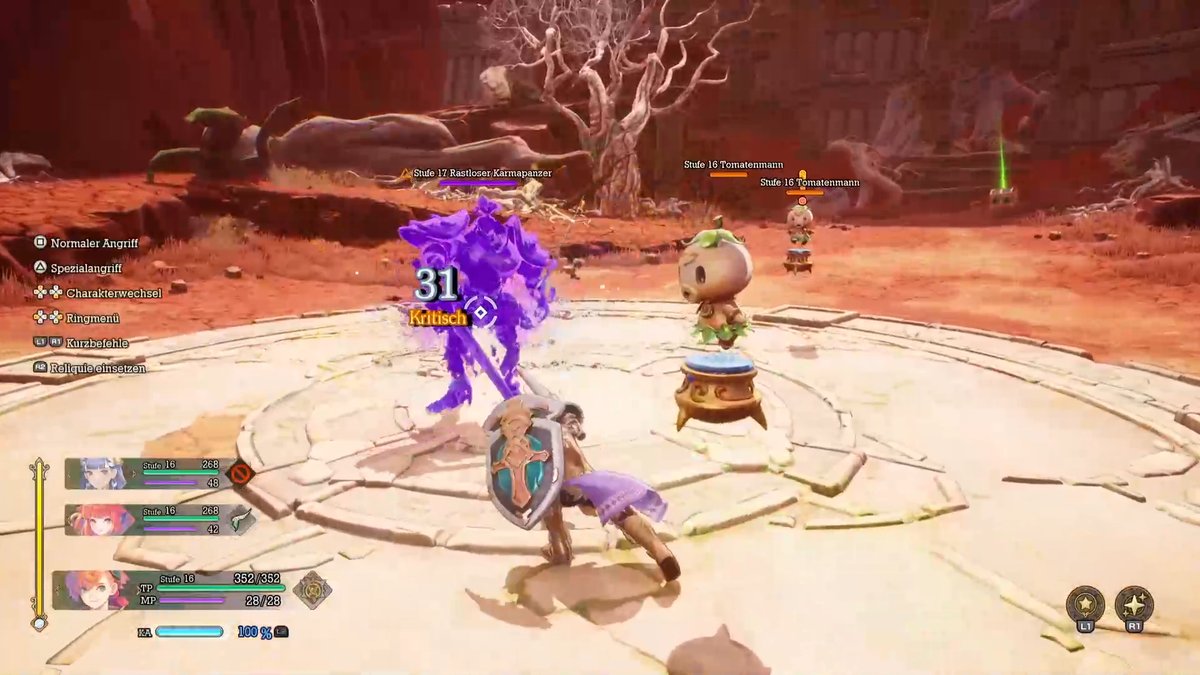1200x675 pixels.
Task: Open the single-star shortcut ring icon
Action: pyautogui.click(x=1085, y=605)
